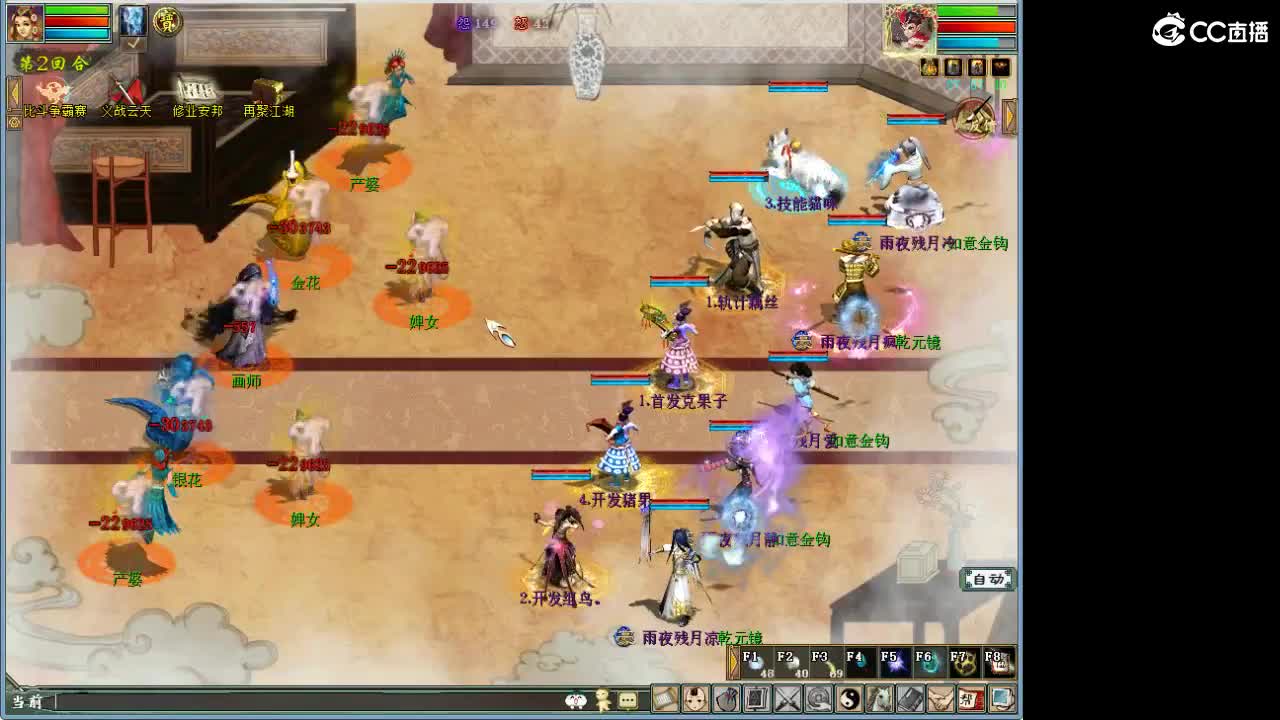Collapse the event list with the left arrow panel
The image size is (1280, 720).
[x=14, y=92]
